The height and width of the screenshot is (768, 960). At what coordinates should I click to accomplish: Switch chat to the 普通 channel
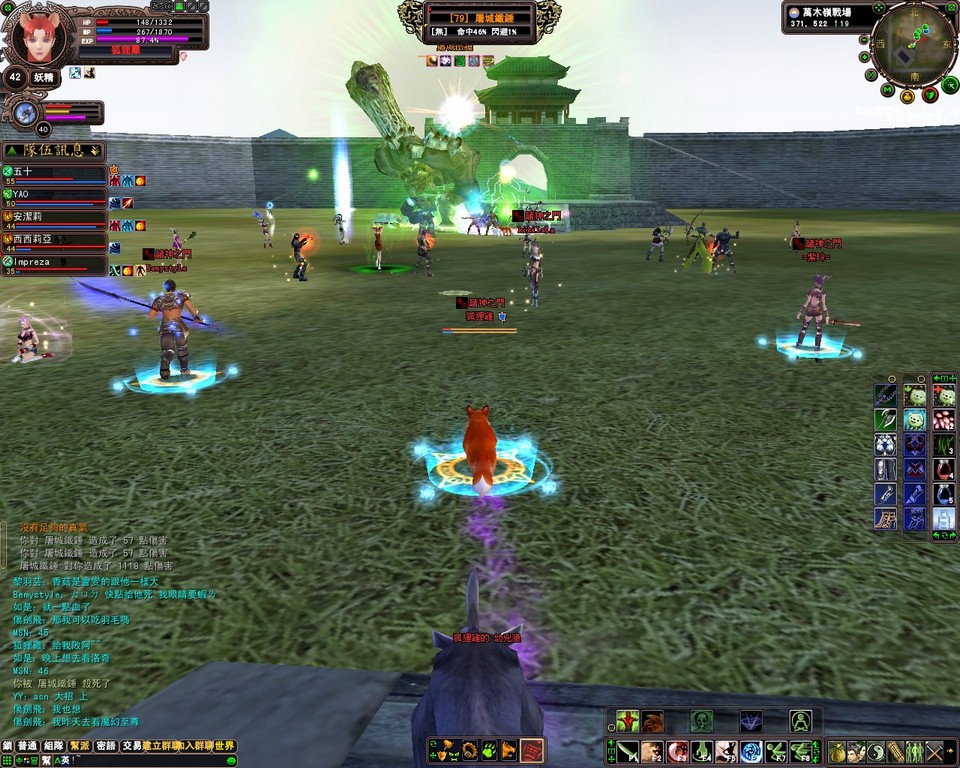(x=27, y=746)
